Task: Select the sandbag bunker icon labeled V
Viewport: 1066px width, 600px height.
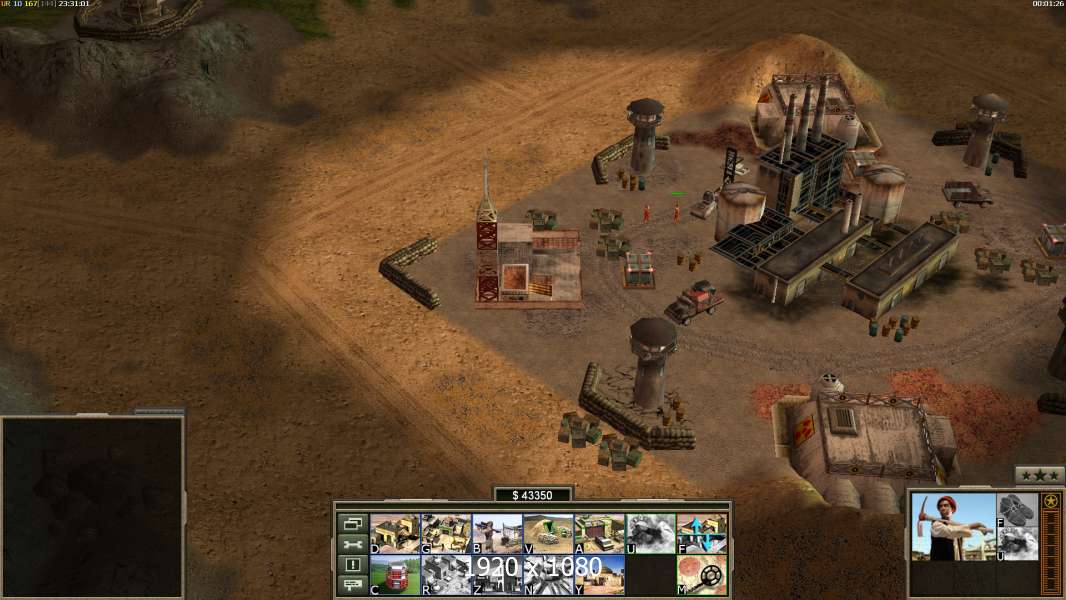Action: pos(548,534)
